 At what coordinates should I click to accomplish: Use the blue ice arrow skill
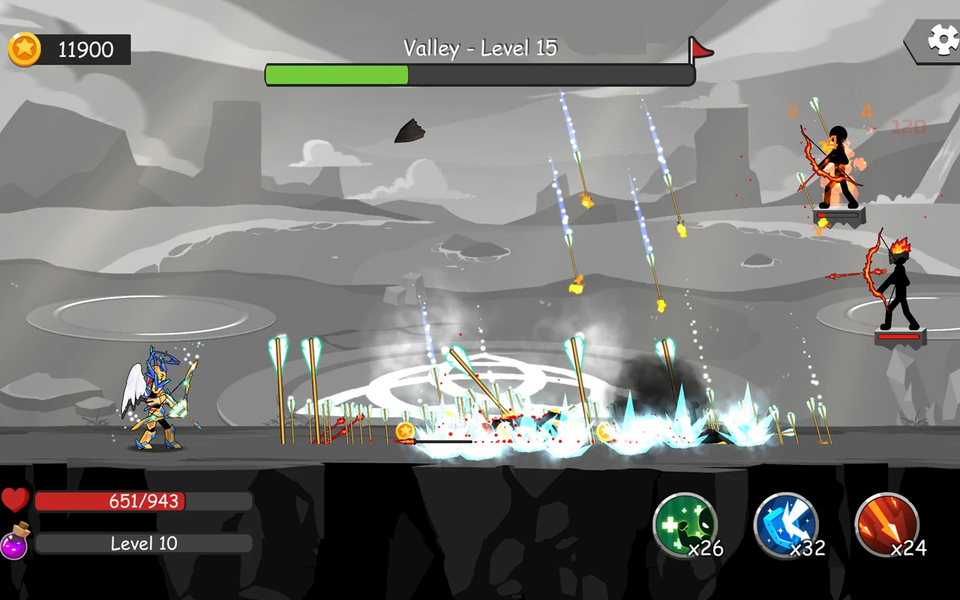tap(786, 525)
